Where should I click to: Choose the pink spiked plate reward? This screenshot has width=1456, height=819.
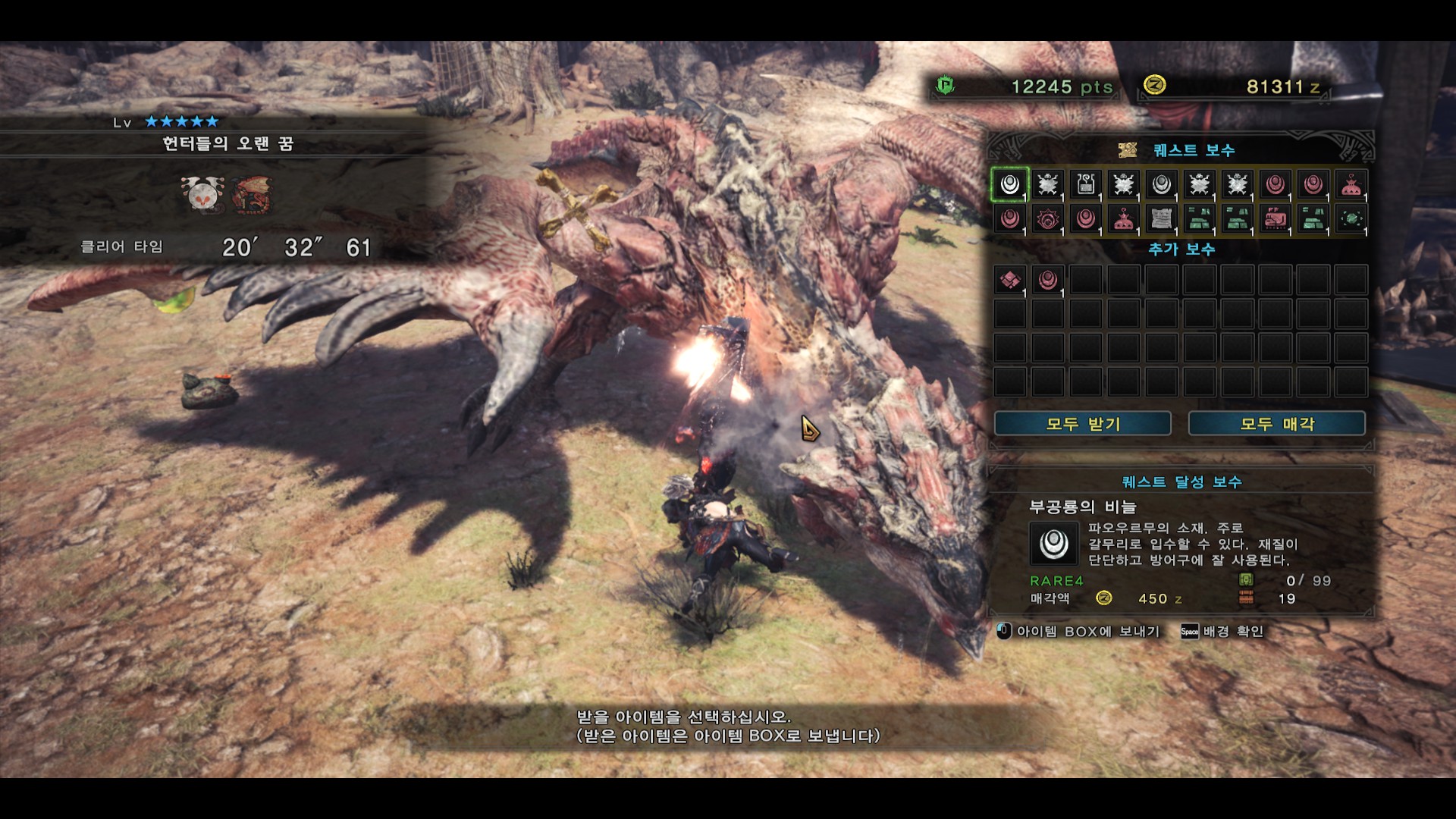(x=1047, y=219)
